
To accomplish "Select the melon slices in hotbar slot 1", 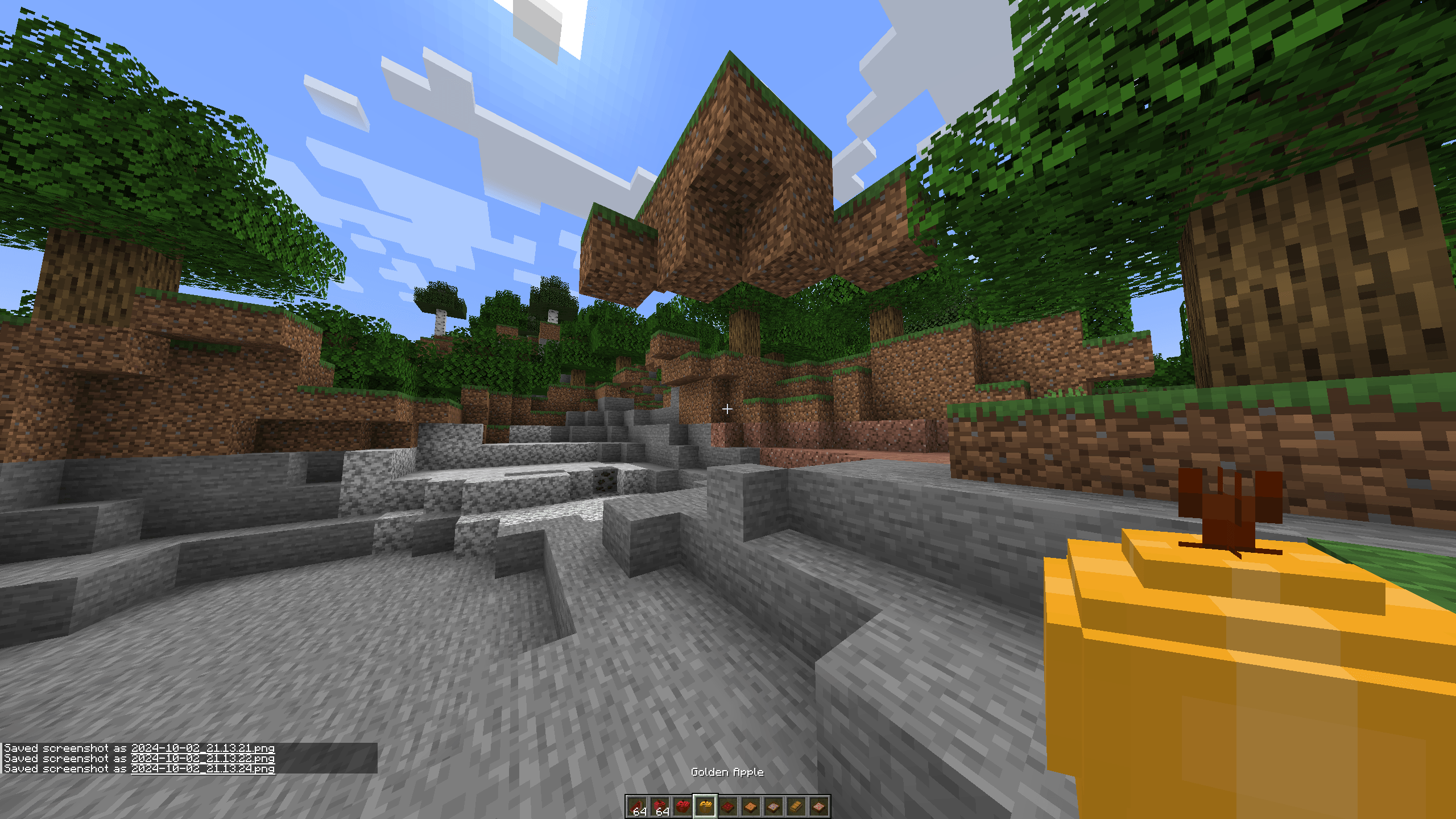I will (638, 806).
